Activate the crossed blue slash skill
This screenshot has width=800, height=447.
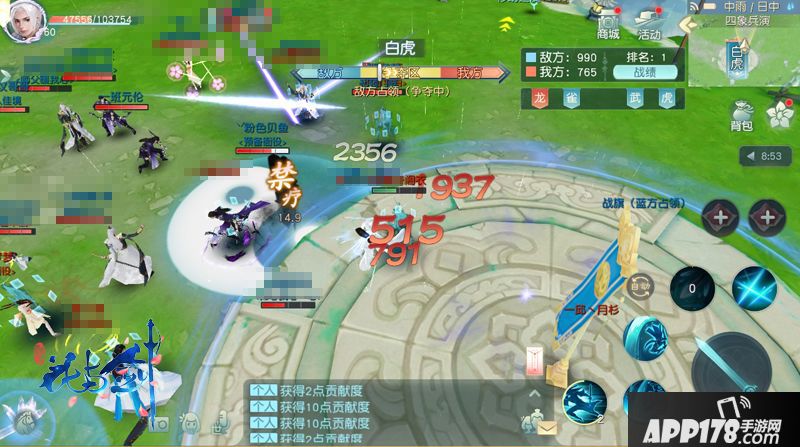click(x=753, y=288)
